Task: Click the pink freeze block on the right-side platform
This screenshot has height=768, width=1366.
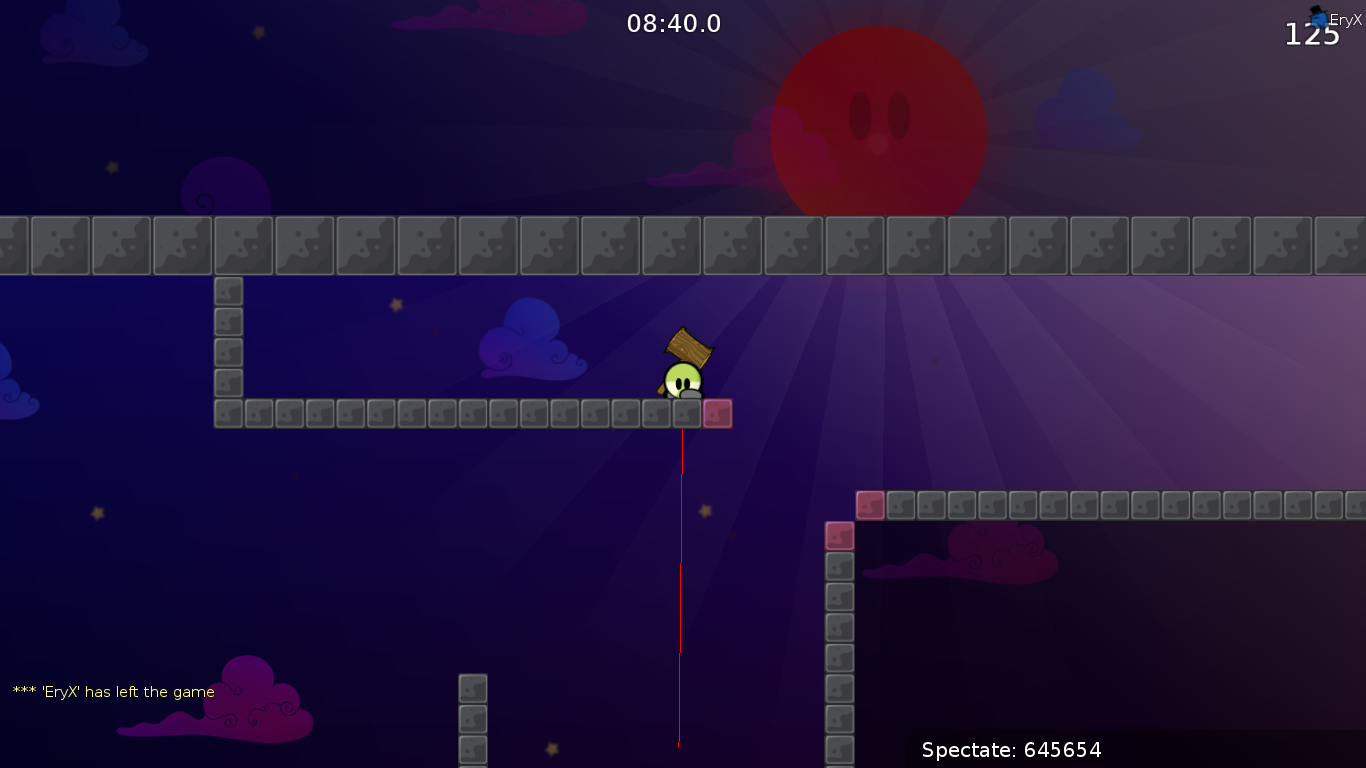Action: click(x=869, y=505)
